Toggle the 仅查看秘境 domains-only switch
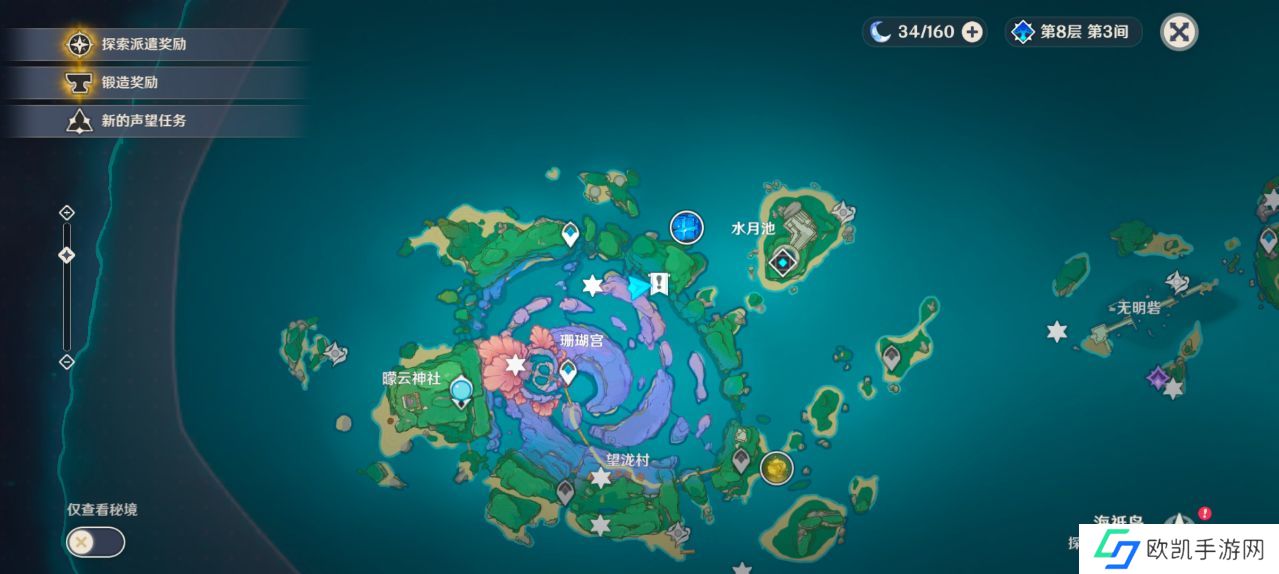 pyautogui.click(x=95, y=542)
